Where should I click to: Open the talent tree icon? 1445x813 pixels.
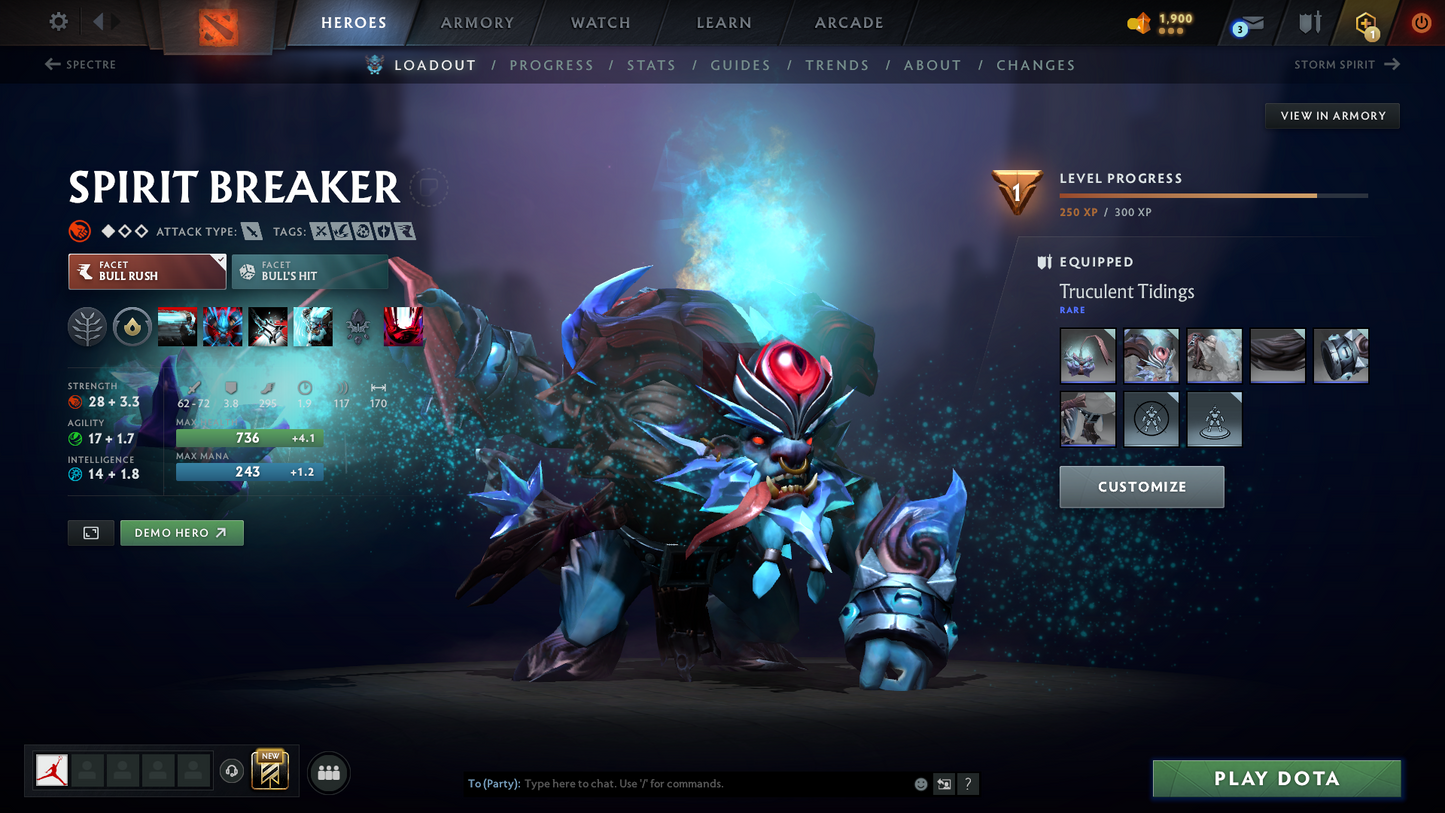pos(87,326)
